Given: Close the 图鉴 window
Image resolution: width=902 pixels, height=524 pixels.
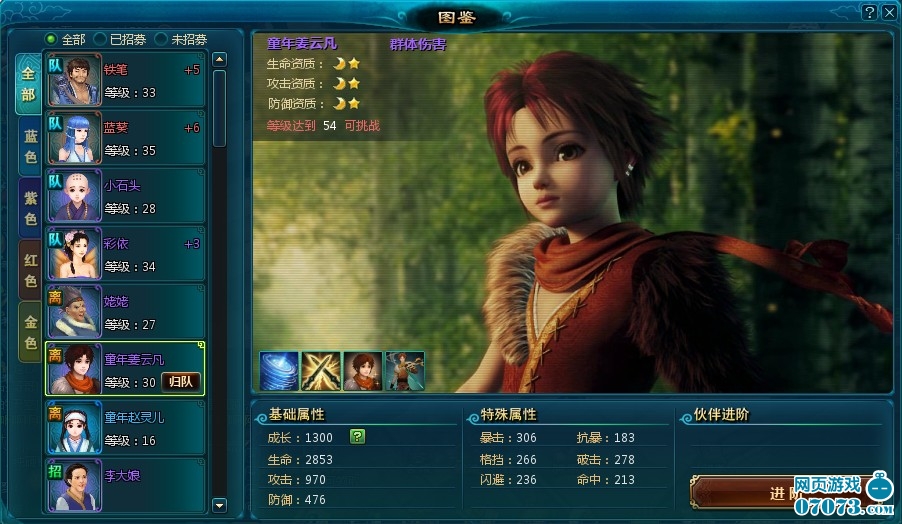Looking at the screenshot, I should (x=888, y=12).
